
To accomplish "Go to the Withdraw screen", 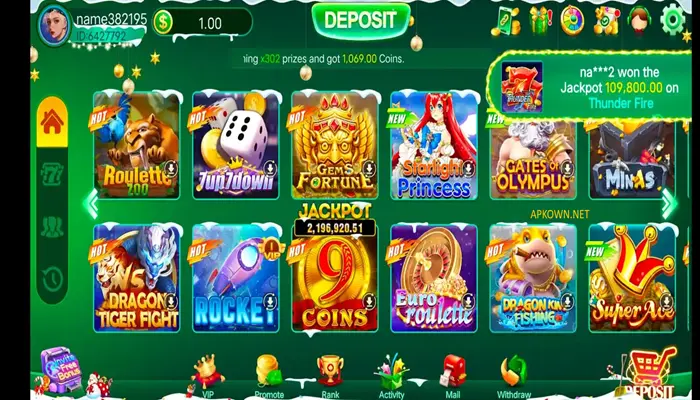I will [x=515, y=376].
